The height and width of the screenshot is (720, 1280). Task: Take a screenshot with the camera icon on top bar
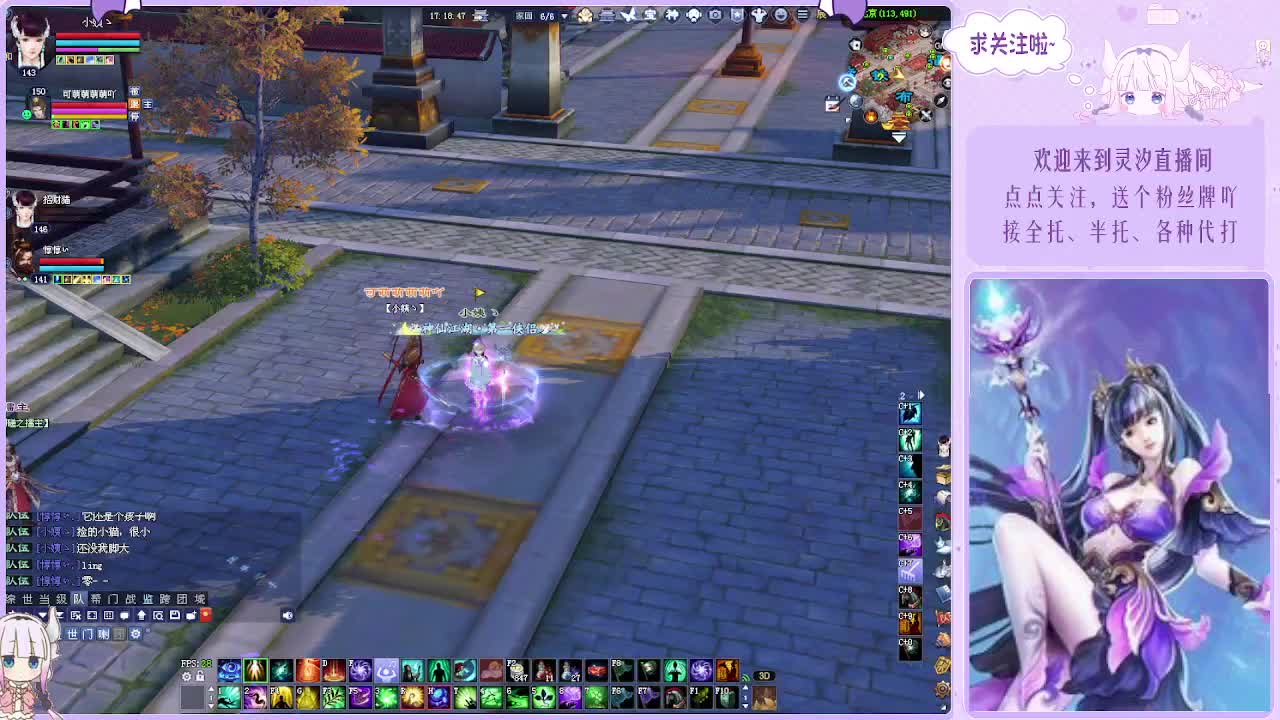(716, 15)
